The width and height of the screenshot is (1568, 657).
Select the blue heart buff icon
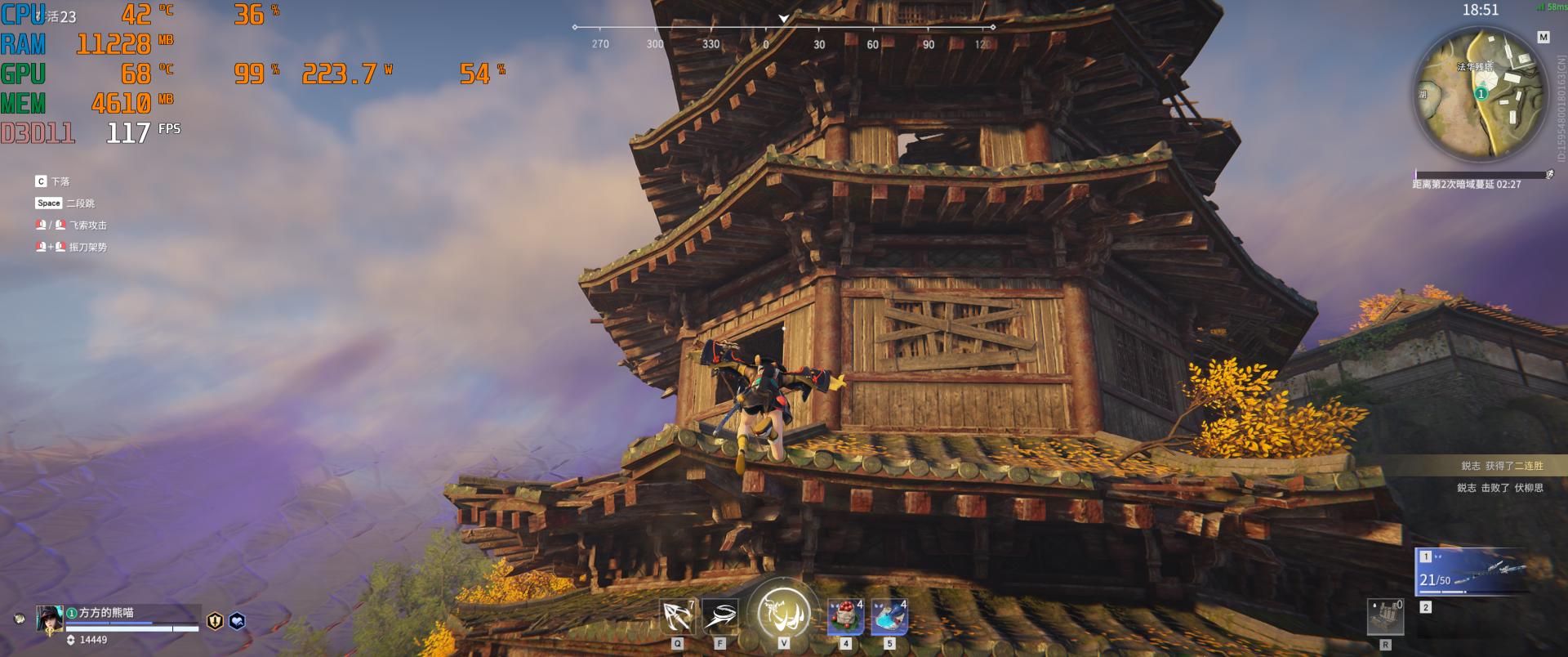pos(237,621)
